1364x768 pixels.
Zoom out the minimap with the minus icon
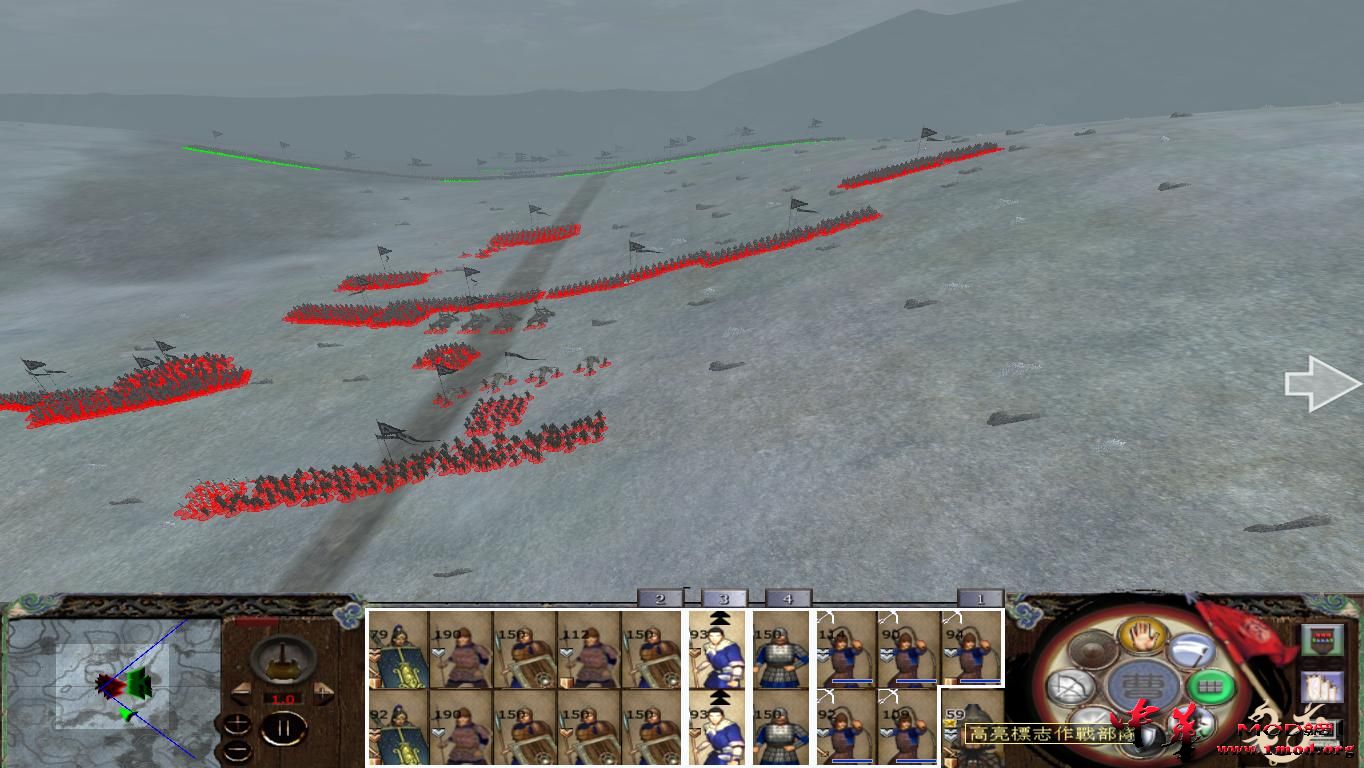click(x=237, y=749)
